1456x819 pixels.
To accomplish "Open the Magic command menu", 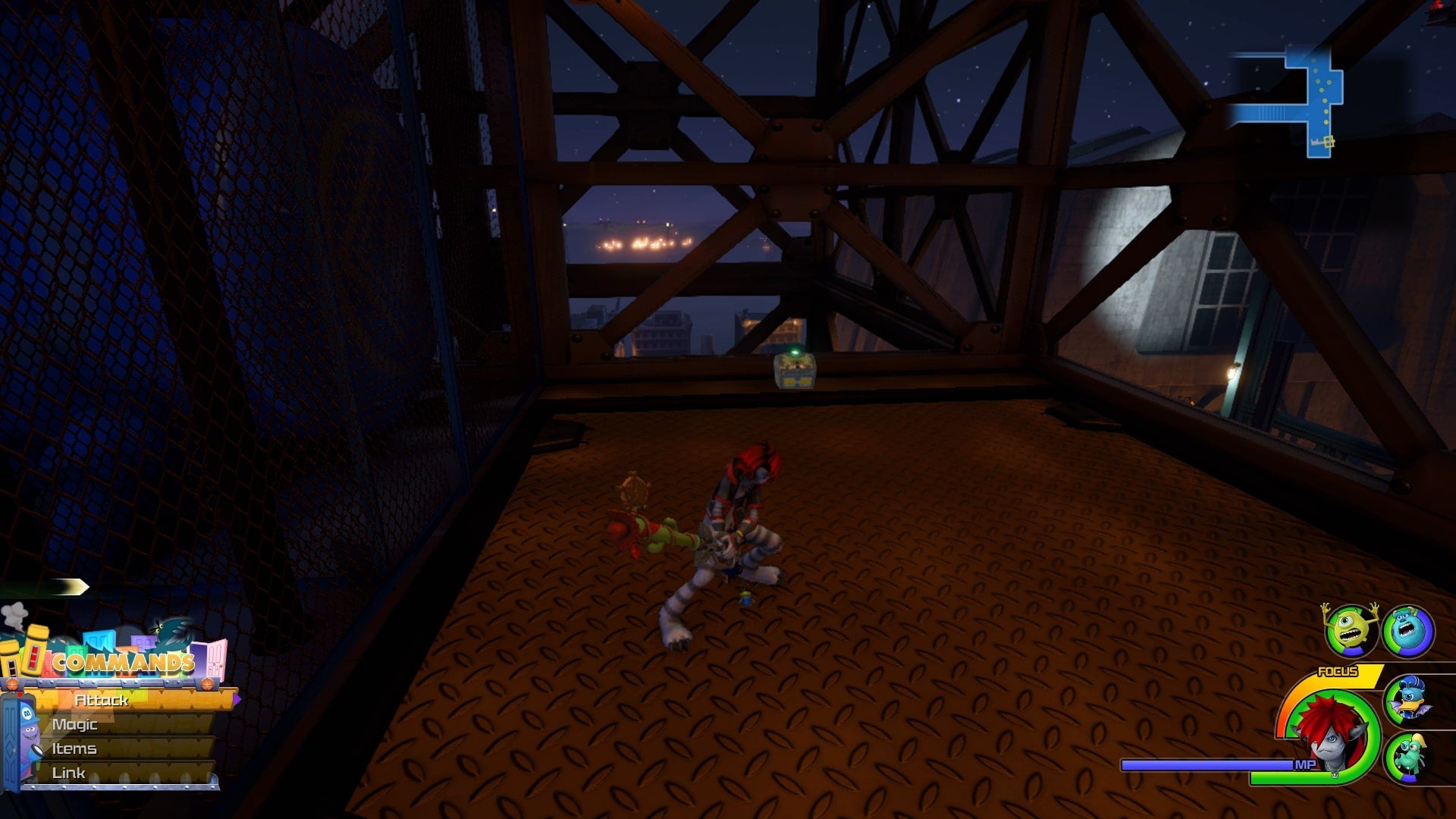I will point(75,724).
